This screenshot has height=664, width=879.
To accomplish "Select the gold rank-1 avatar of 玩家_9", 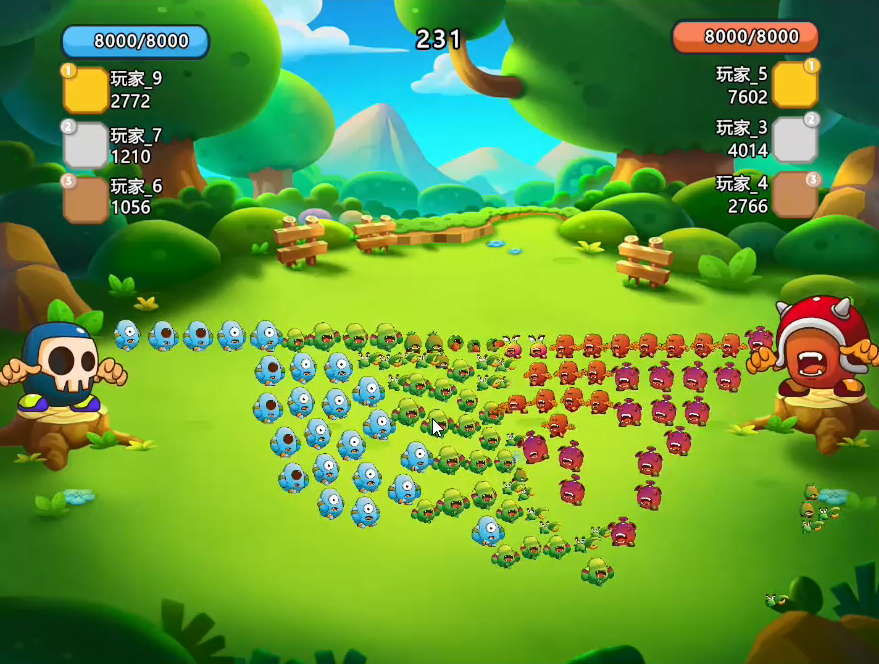I will tap(86, 90).
